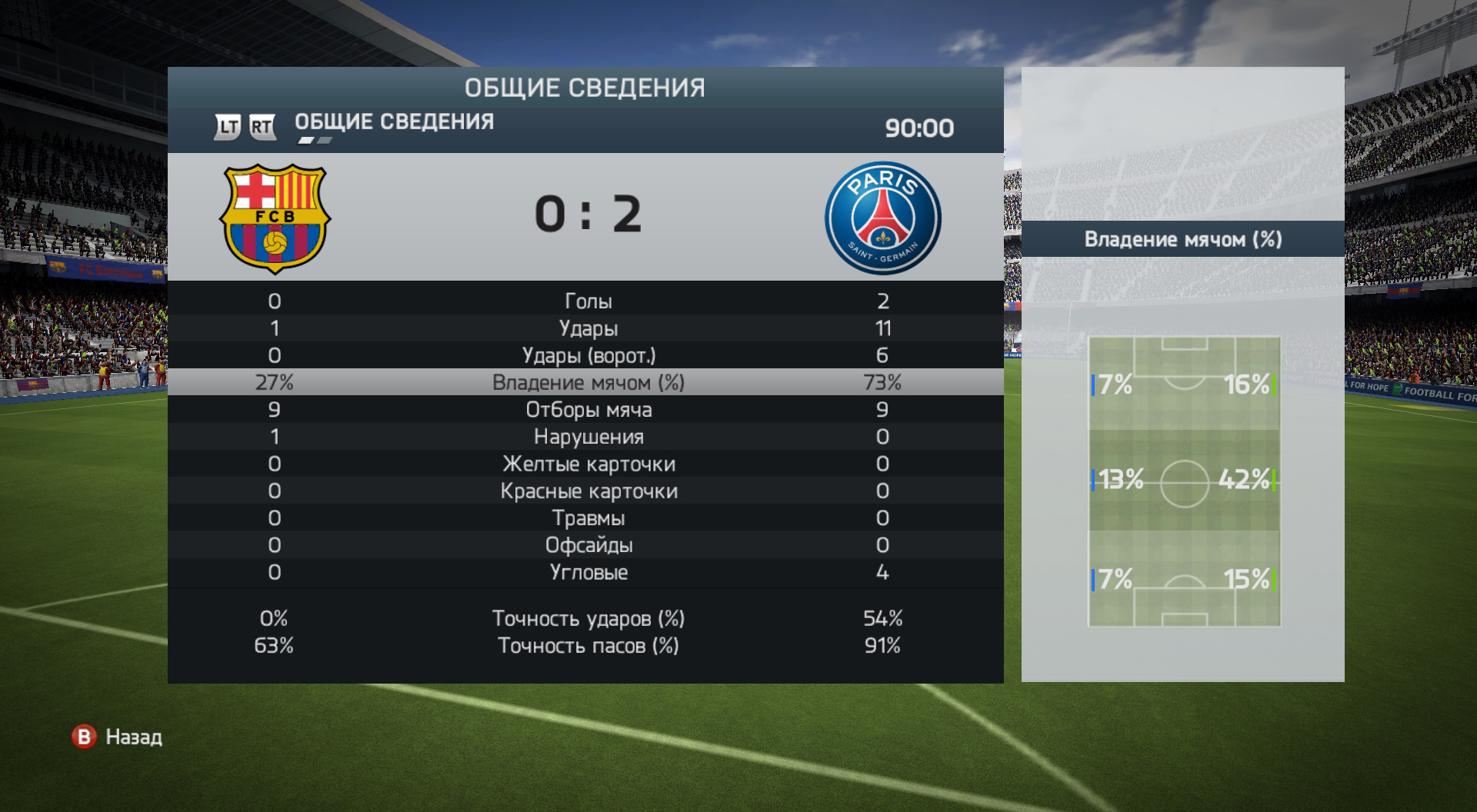This screenshot has height=812, width=1477.
Task: Select the Голы stat row
Action: (588, 301)
